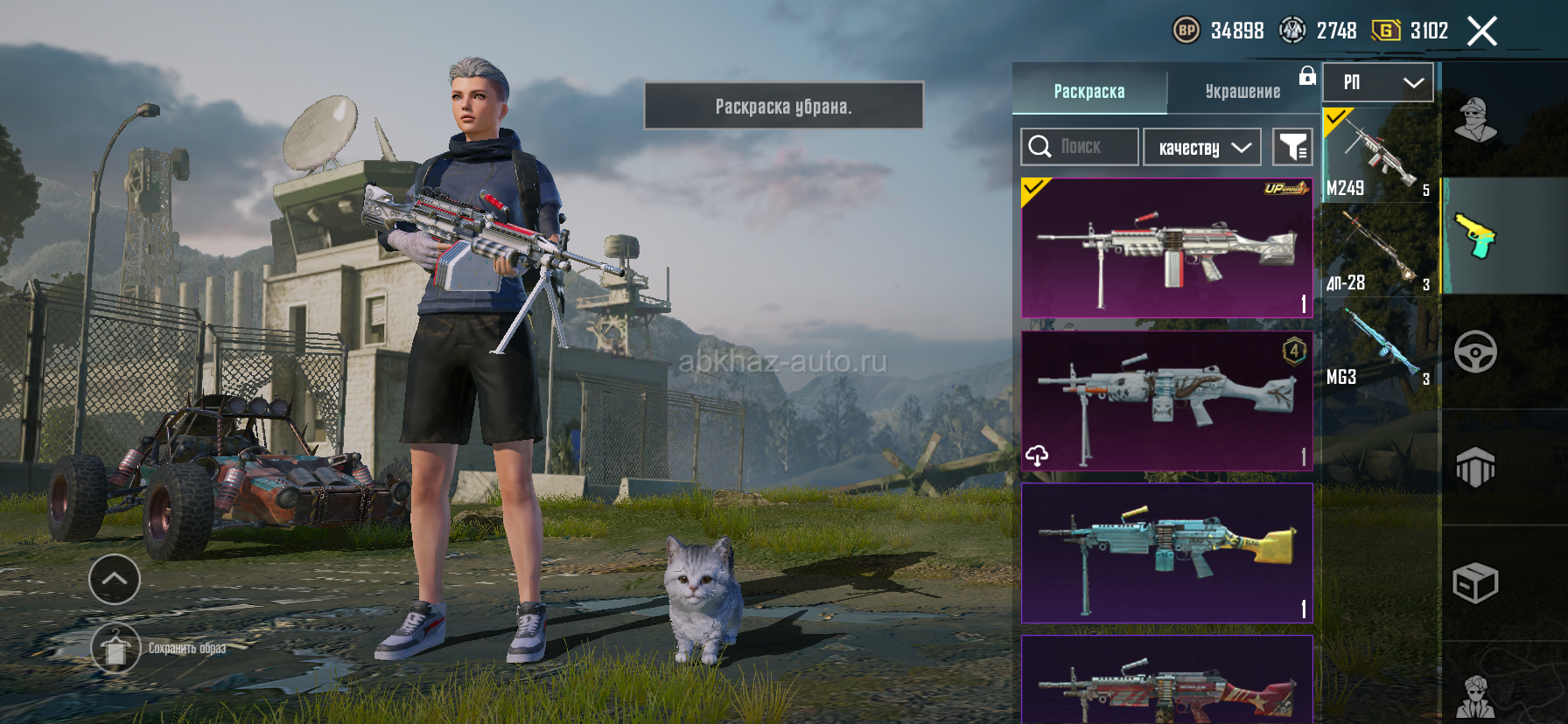This screenshot has width=1568, height=724.
Task: Open the качеству sort dropdown
Action: [1202, 148]
